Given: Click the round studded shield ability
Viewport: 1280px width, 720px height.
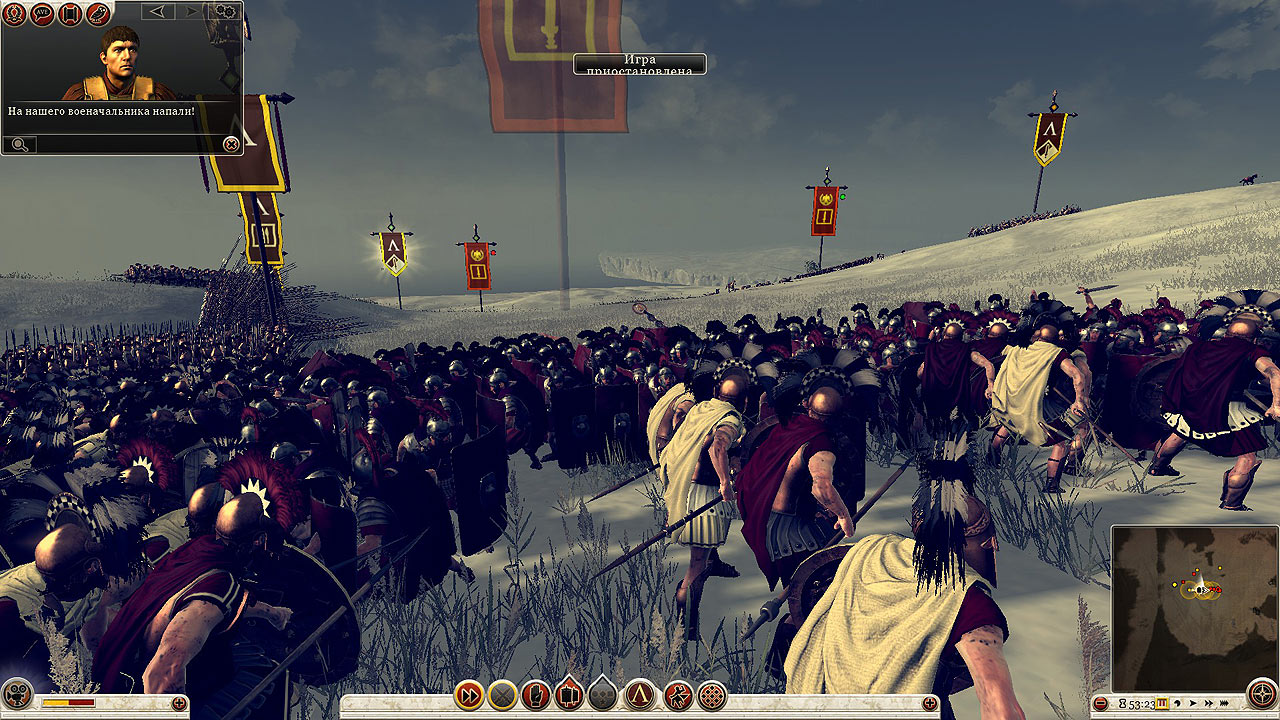Looking at the screenshot, I should (712, 694).
